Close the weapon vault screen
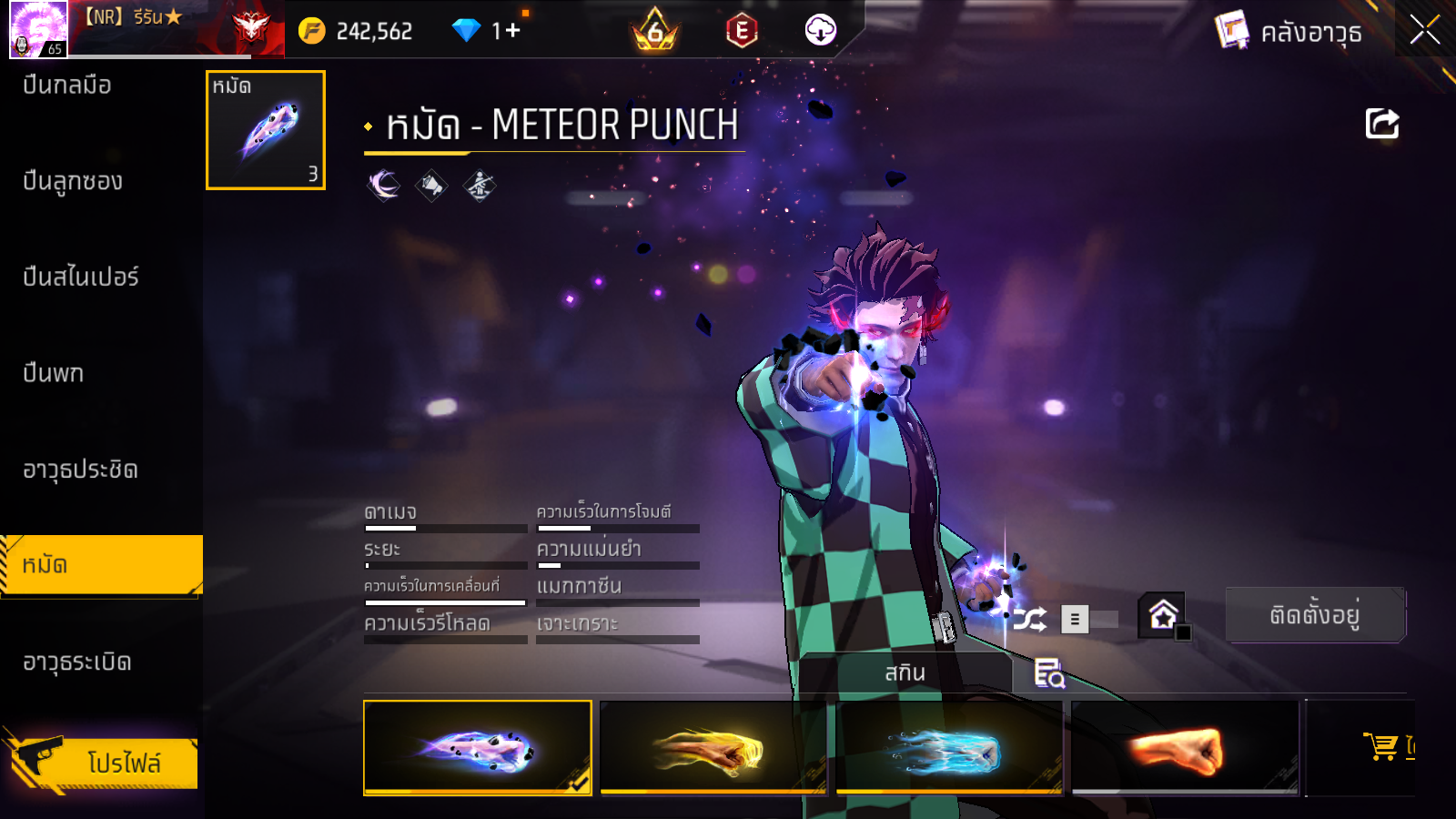Image resolution: width=1456 pixels, height=819 pixels. point(1425,30)
